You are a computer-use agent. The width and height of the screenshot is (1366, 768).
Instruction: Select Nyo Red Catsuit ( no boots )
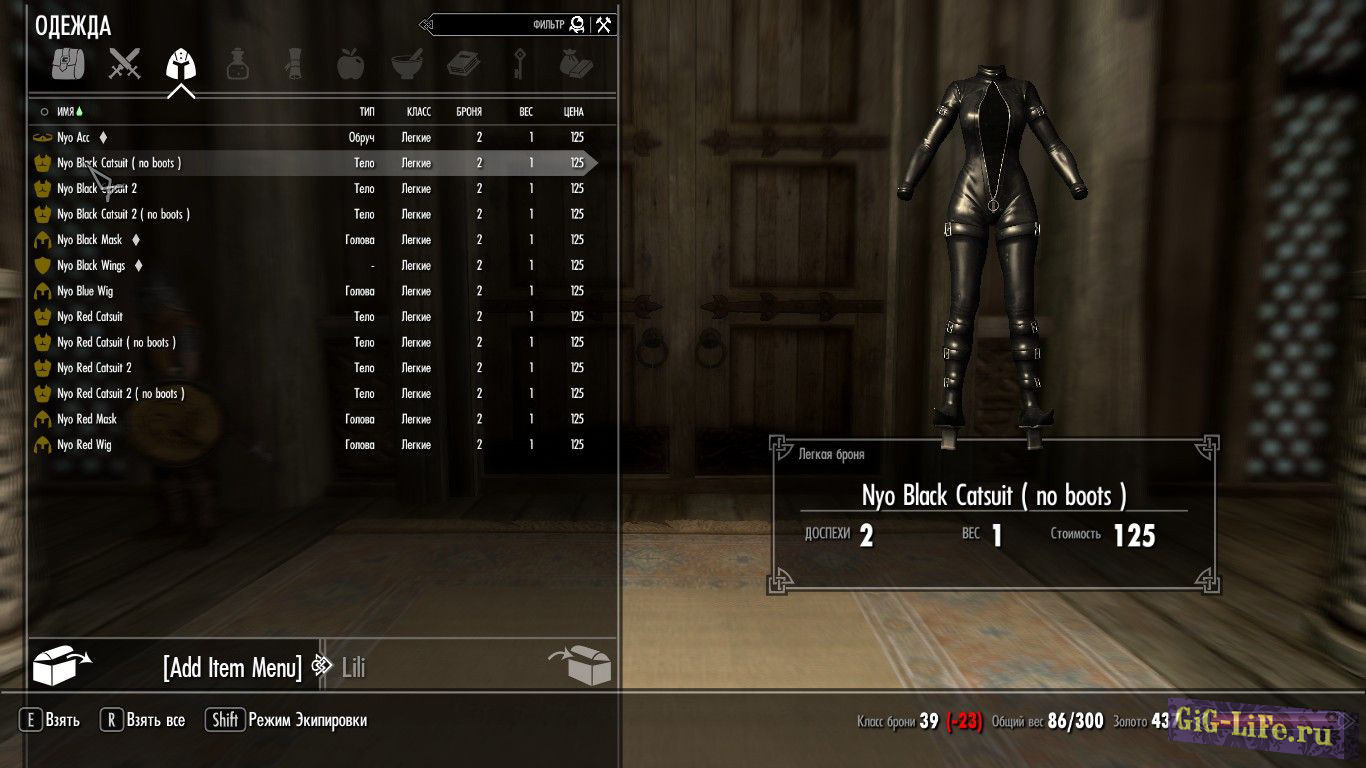(x=116, y=342)
